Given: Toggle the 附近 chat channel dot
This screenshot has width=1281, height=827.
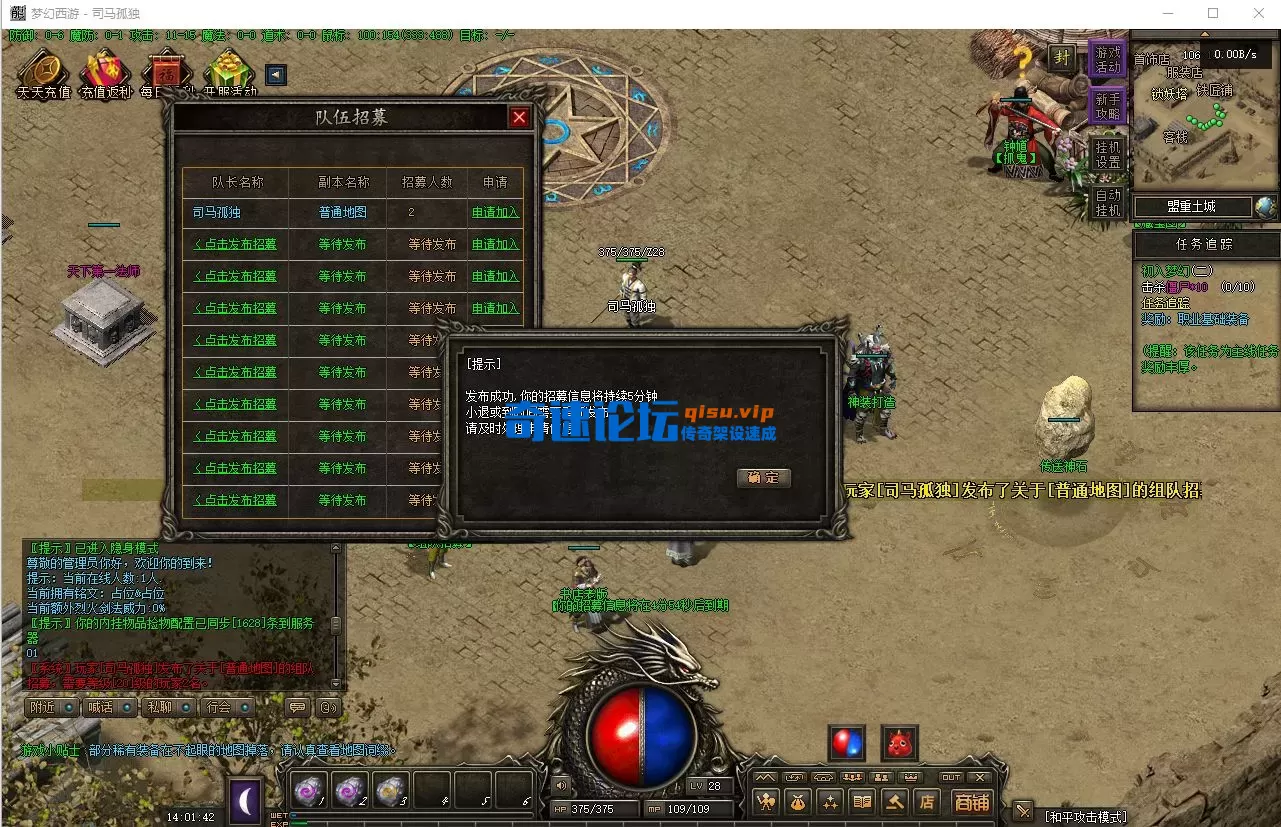Looking at the screenshot, I should click(68, 706).
